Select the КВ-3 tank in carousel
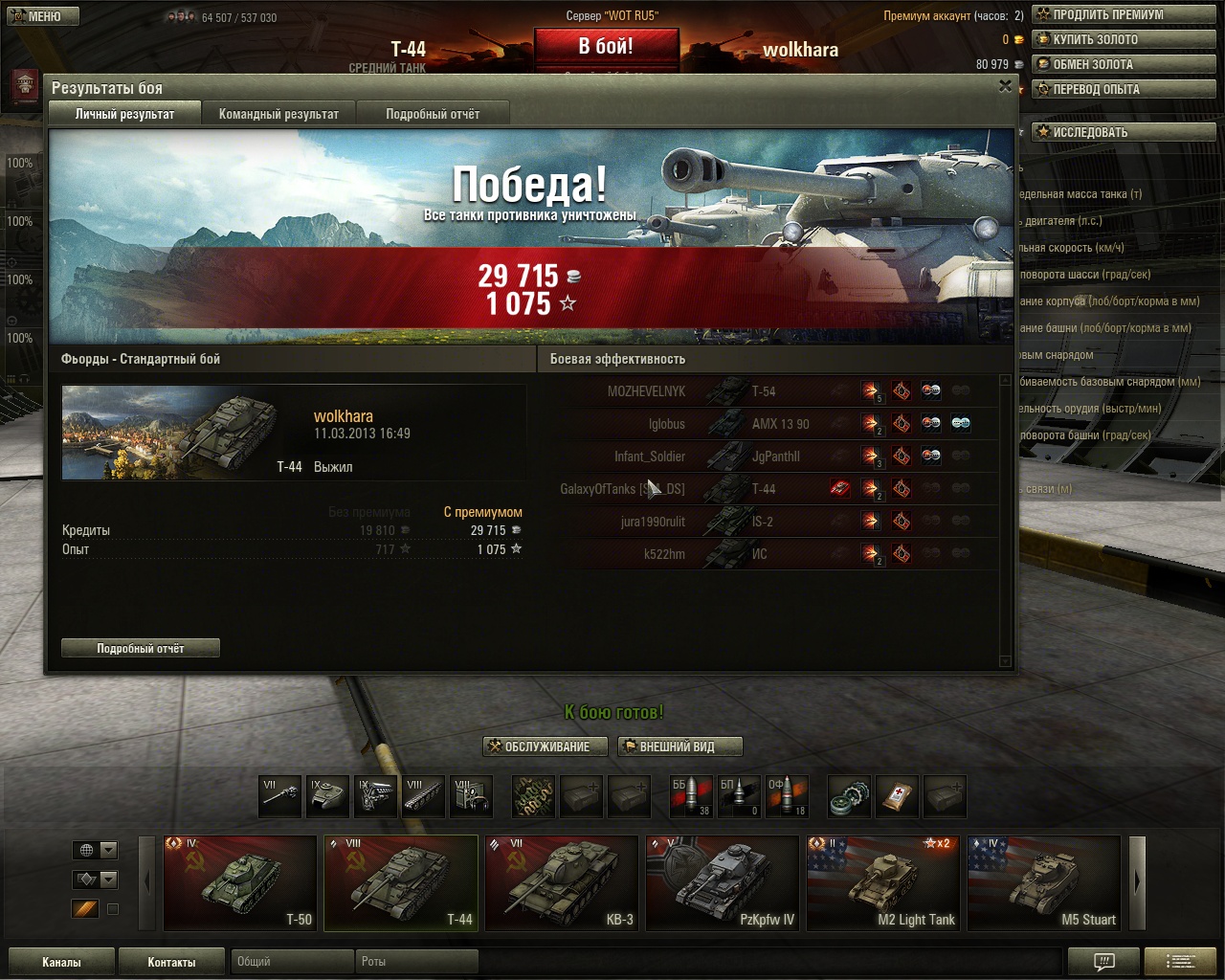 coord(562,882)
